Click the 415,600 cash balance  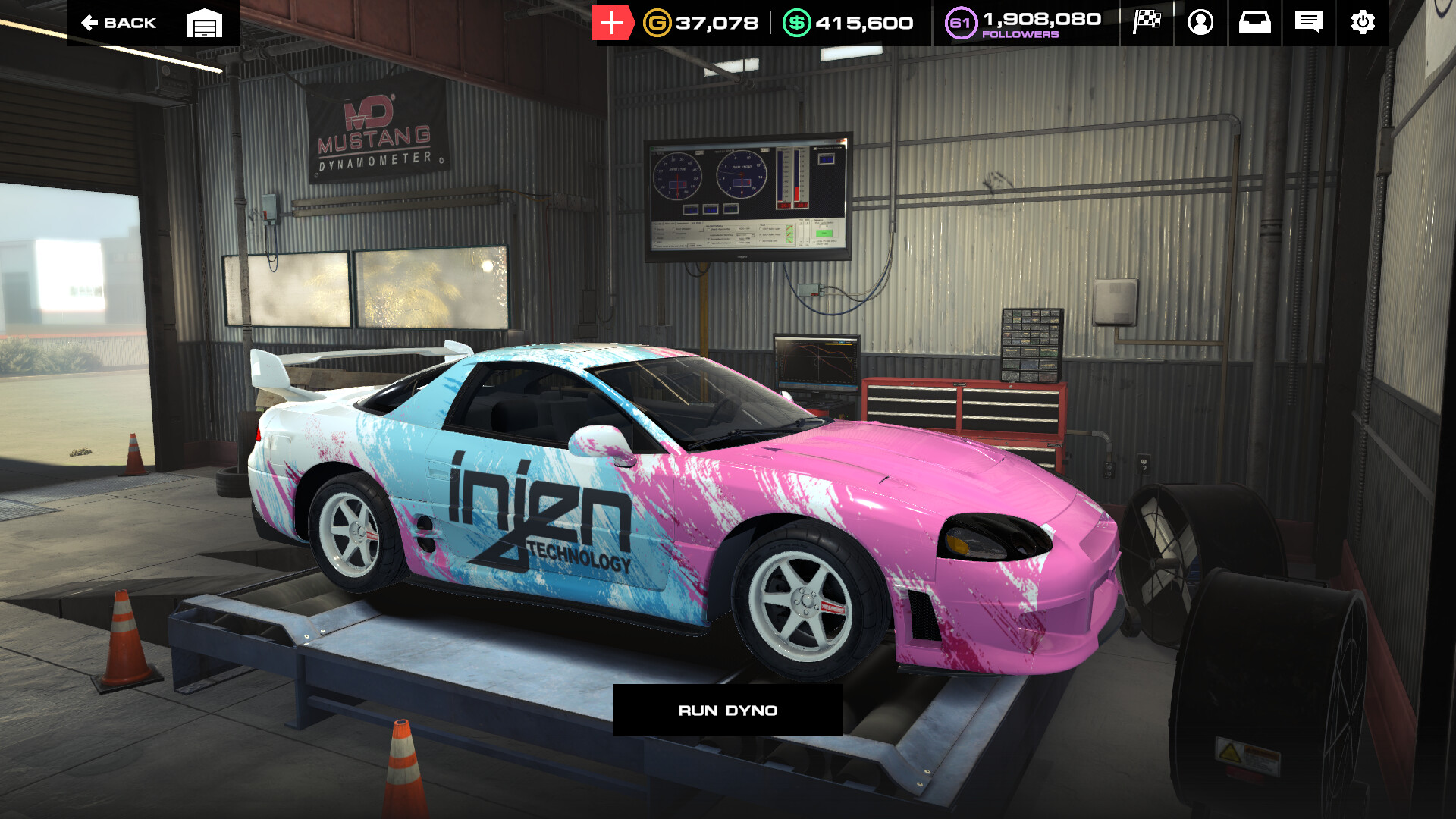click(863, 23)
